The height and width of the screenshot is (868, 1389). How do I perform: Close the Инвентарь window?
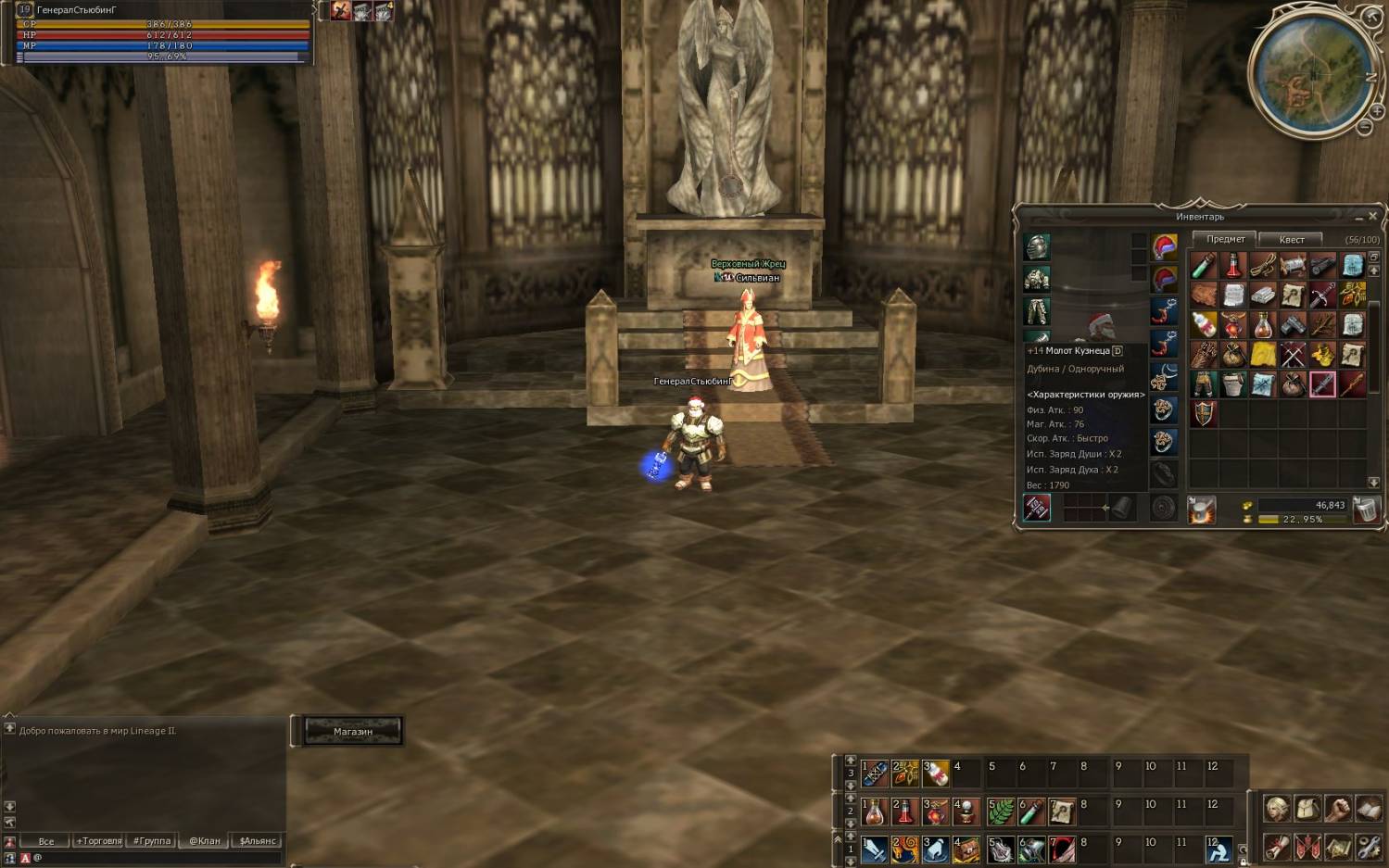point(1373,216)
